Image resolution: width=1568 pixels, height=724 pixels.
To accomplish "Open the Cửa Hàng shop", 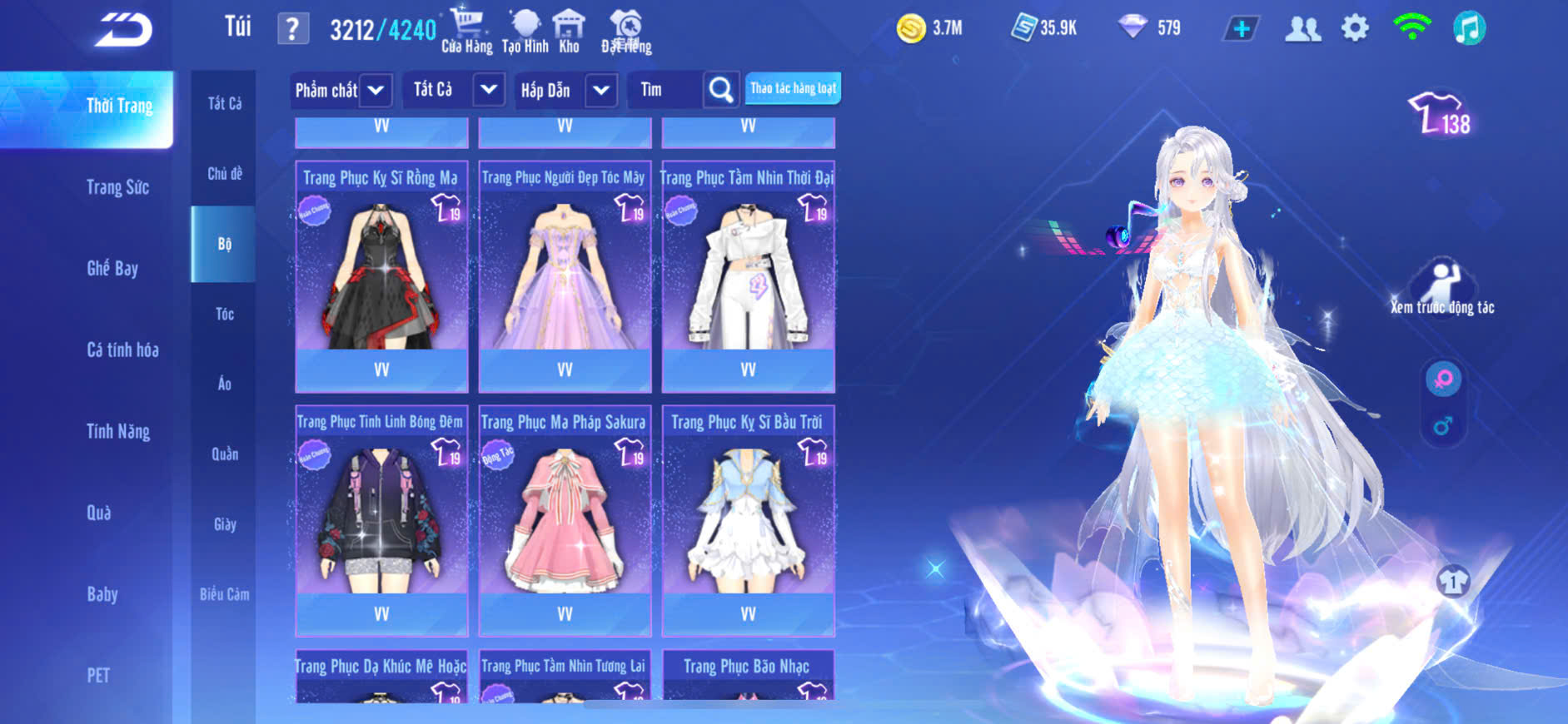I will [x=466, y=31].
